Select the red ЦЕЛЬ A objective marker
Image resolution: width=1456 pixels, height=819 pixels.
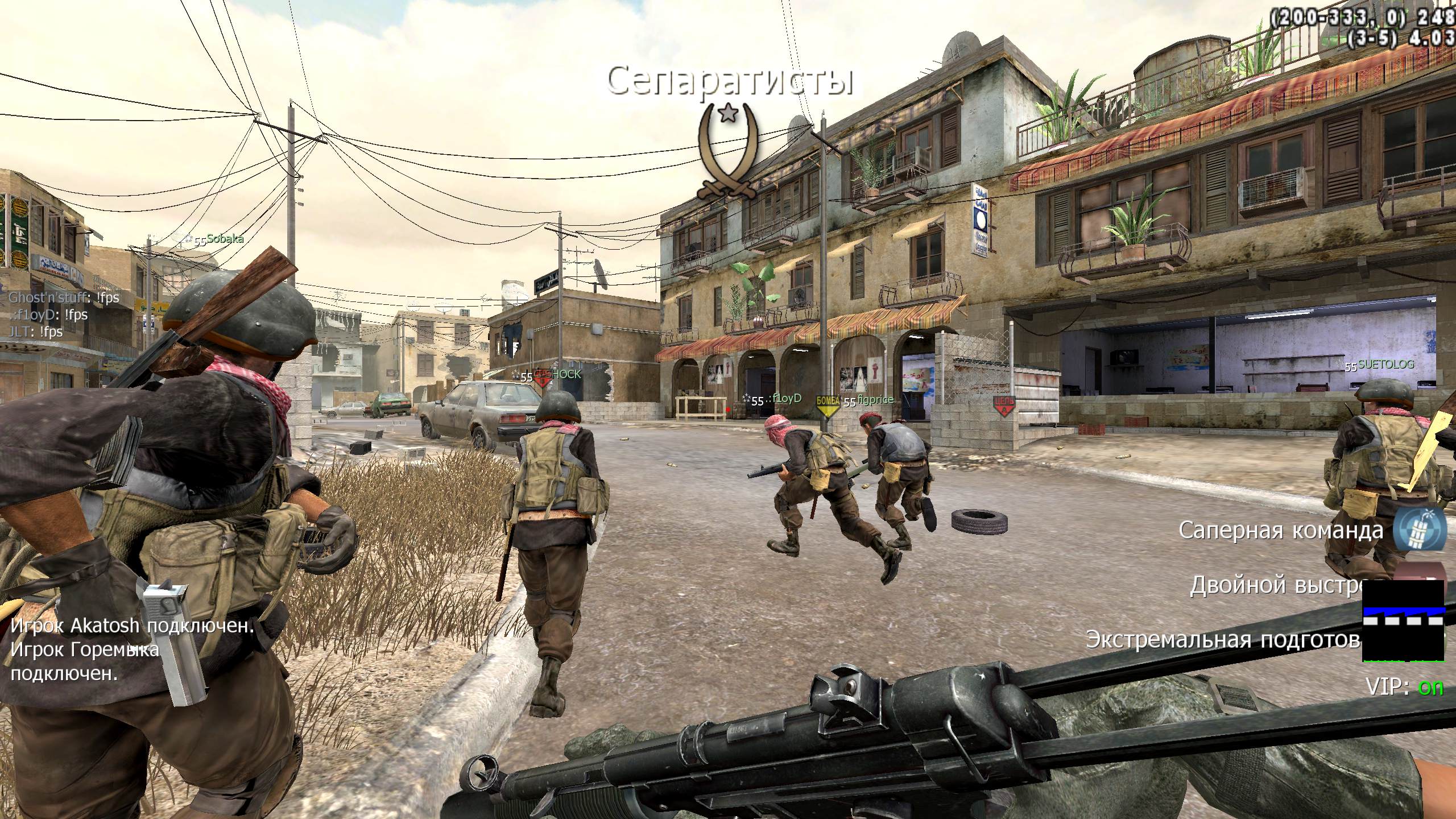1004,405
